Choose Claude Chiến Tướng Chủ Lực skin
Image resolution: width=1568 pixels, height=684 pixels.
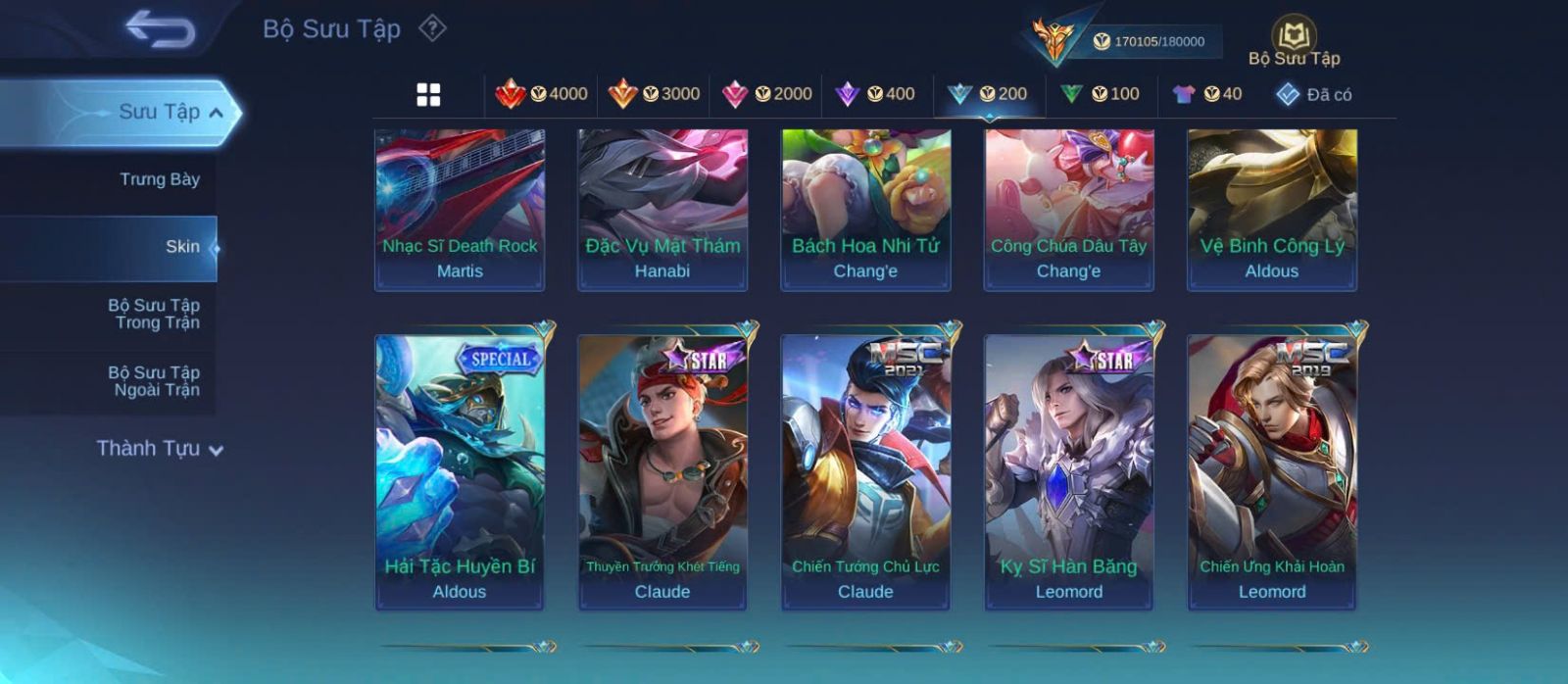[865, 470]
